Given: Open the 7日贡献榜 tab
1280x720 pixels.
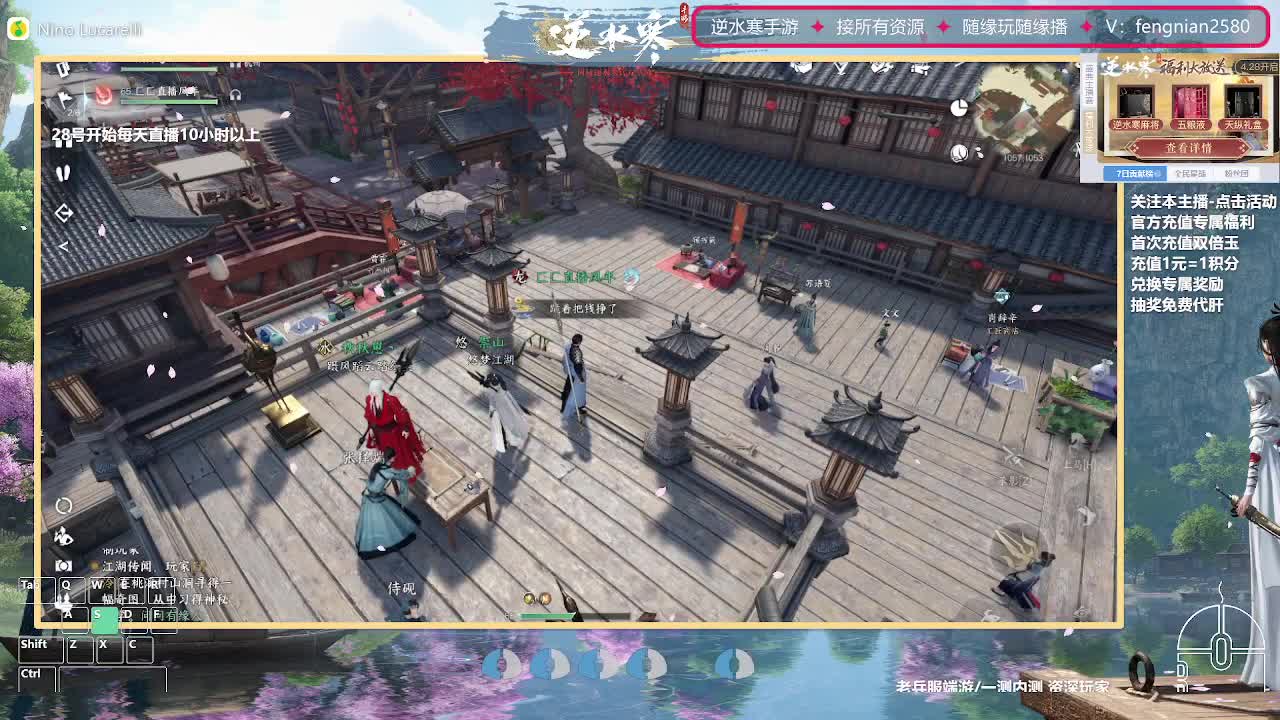Looking at the screenshot, I should click(x=1136, y=173).
